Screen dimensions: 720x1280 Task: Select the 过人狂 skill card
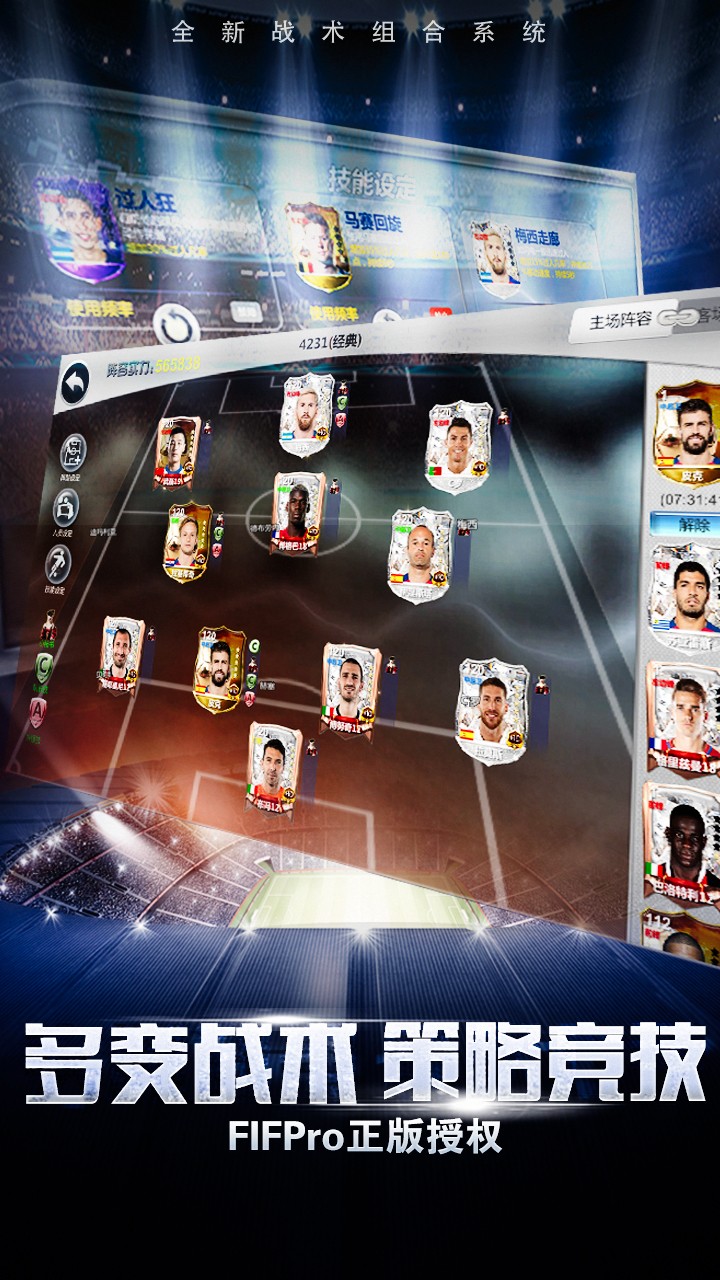(x=80, y=228)
